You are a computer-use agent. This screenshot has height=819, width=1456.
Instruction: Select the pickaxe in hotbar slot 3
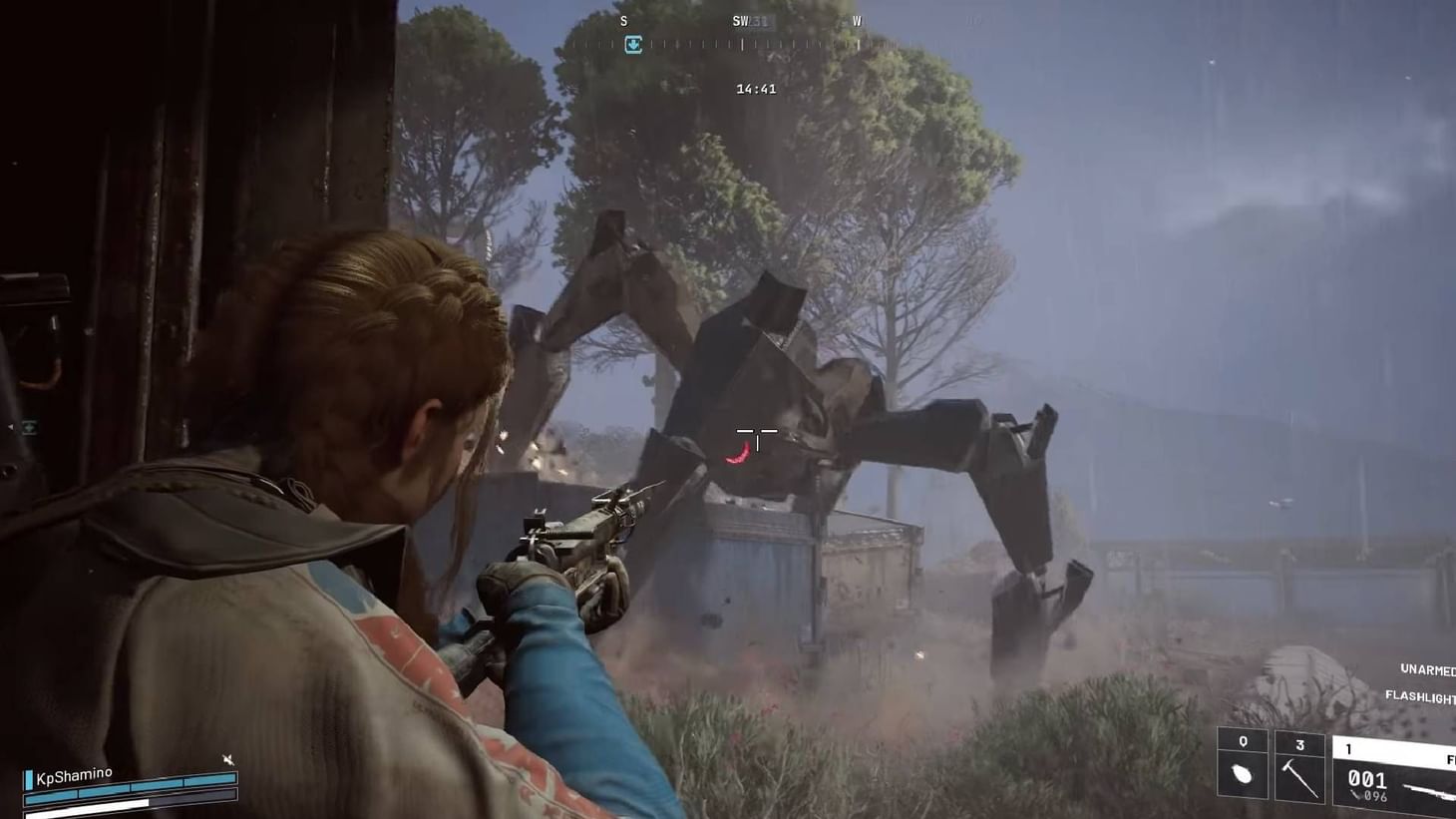tap(1300, 777)
